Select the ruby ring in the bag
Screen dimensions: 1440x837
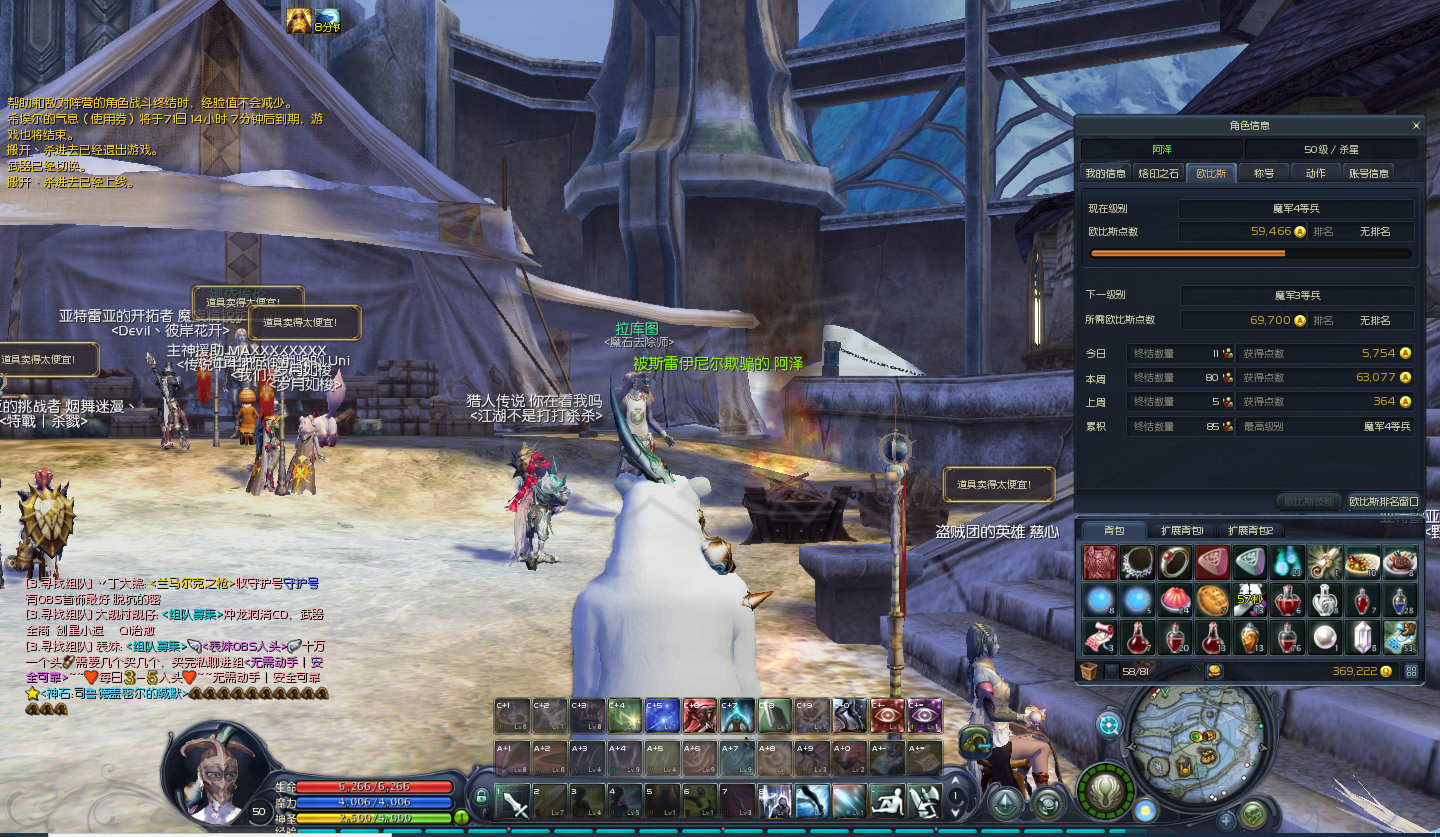pos(1175,563)
